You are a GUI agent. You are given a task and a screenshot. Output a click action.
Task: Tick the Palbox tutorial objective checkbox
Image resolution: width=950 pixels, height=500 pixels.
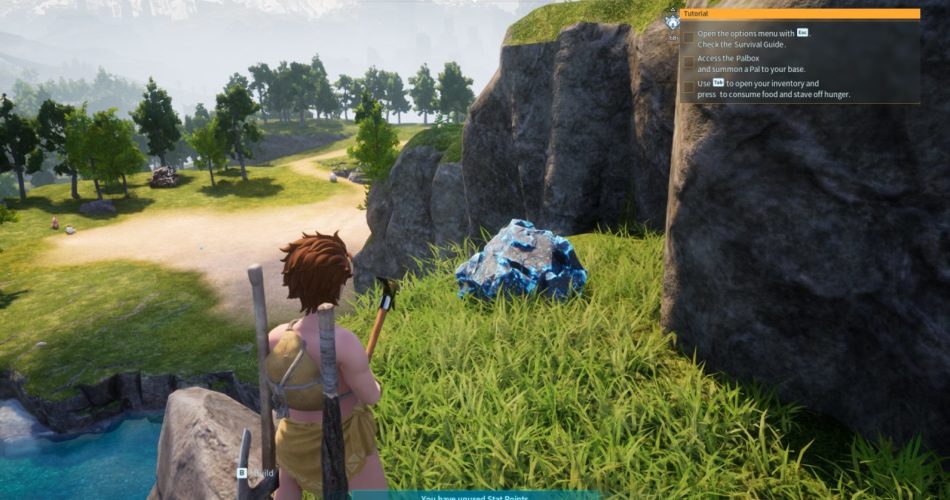pos(688,62)
